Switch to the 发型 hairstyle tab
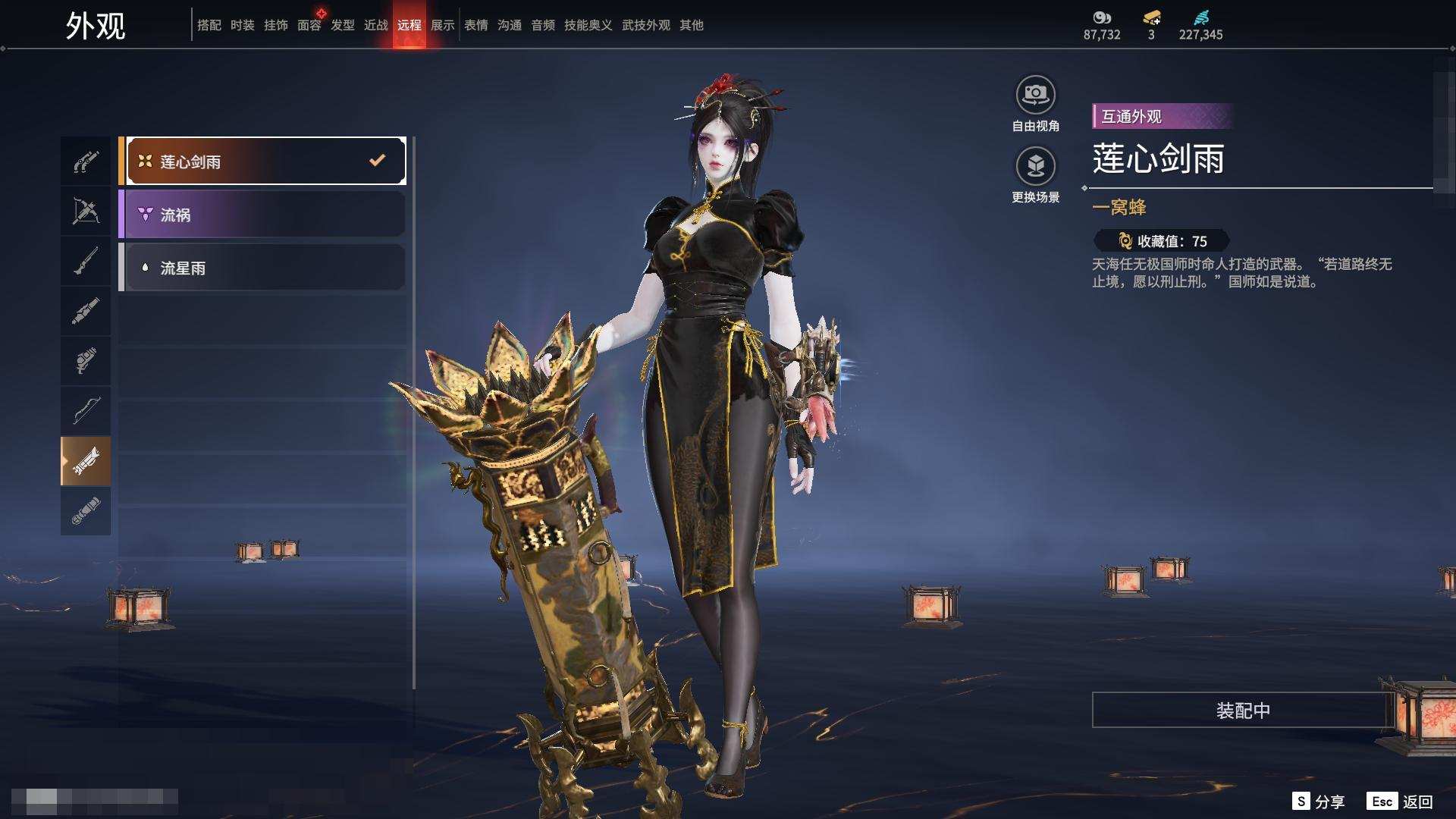Viewport: 1456px width, 819px height. point(343,25)
